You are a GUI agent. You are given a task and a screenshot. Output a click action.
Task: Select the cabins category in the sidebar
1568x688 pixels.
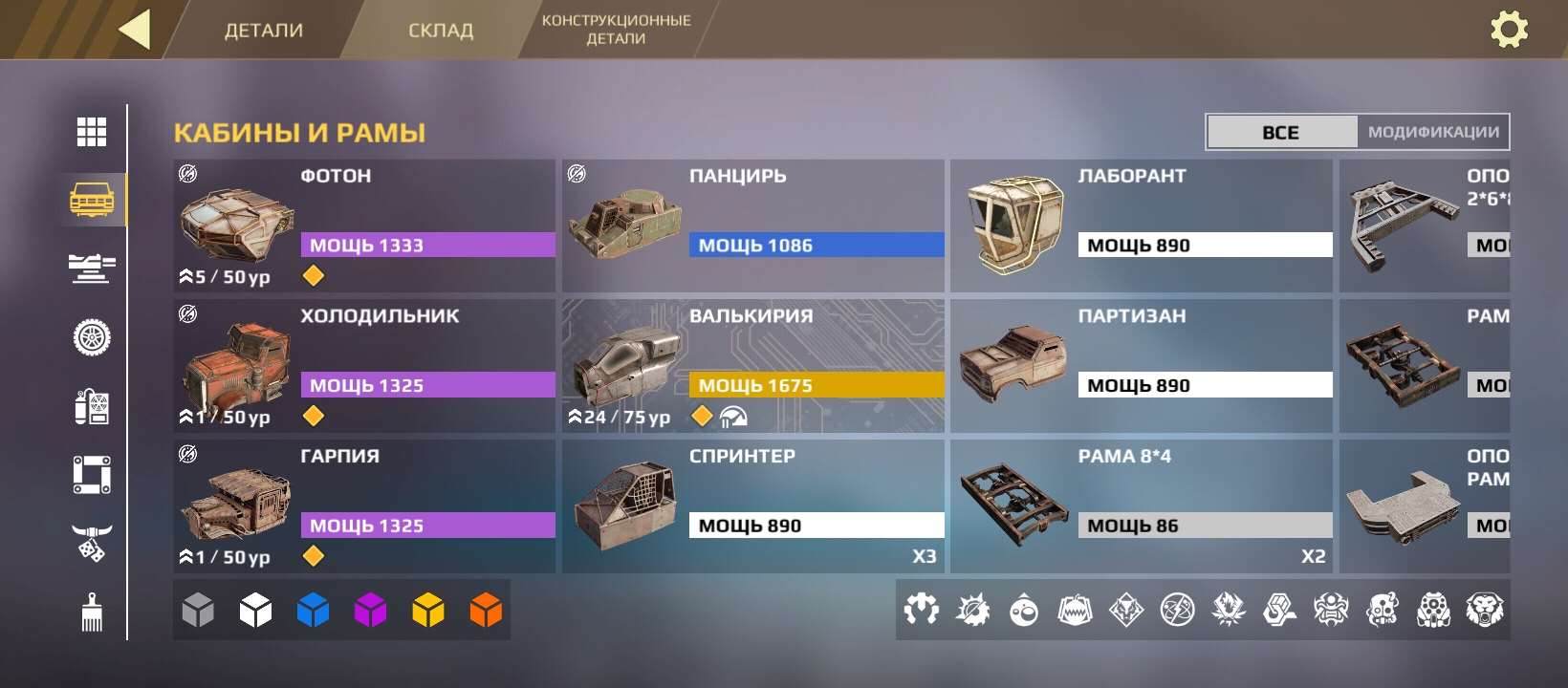point(91,201)
